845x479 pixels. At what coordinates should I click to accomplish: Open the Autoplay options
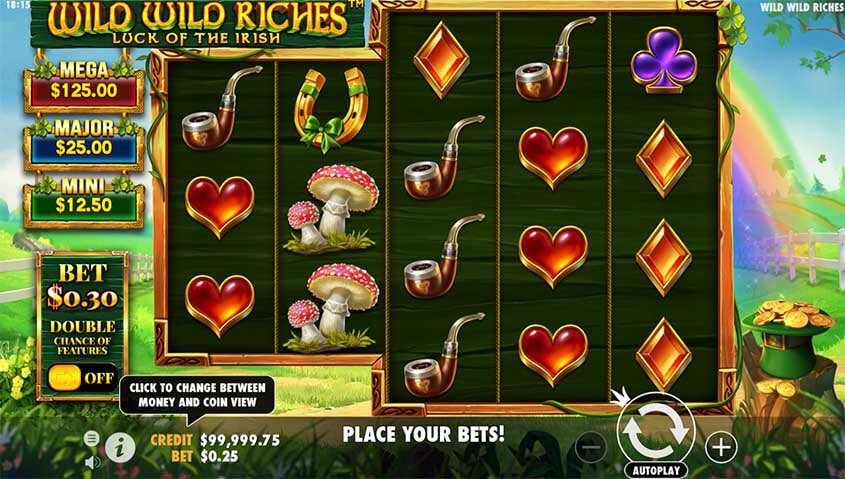click(x=655, y=469)
